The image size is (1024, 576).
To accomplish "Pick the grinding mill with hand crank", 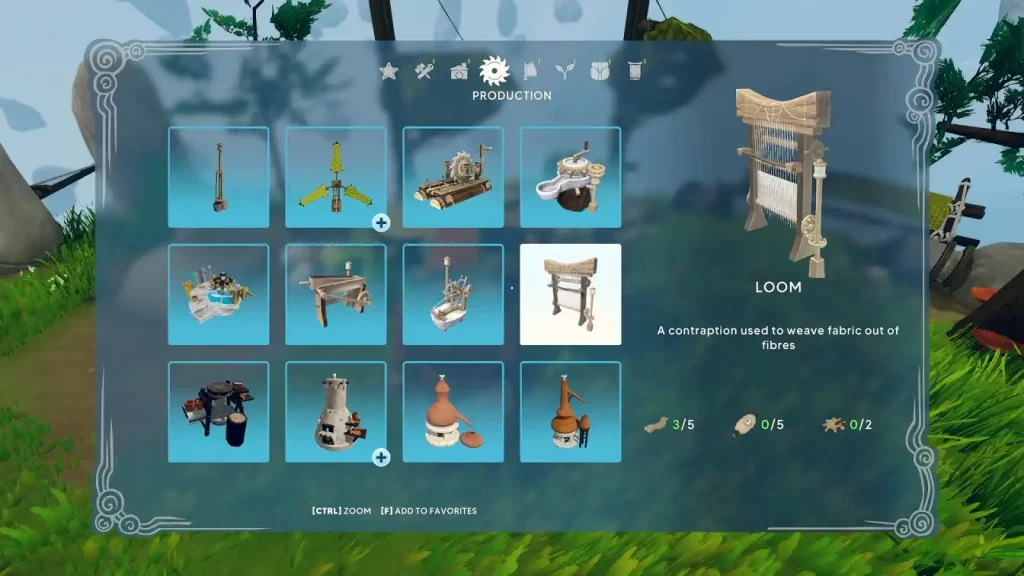I will [x=570, y=177].
